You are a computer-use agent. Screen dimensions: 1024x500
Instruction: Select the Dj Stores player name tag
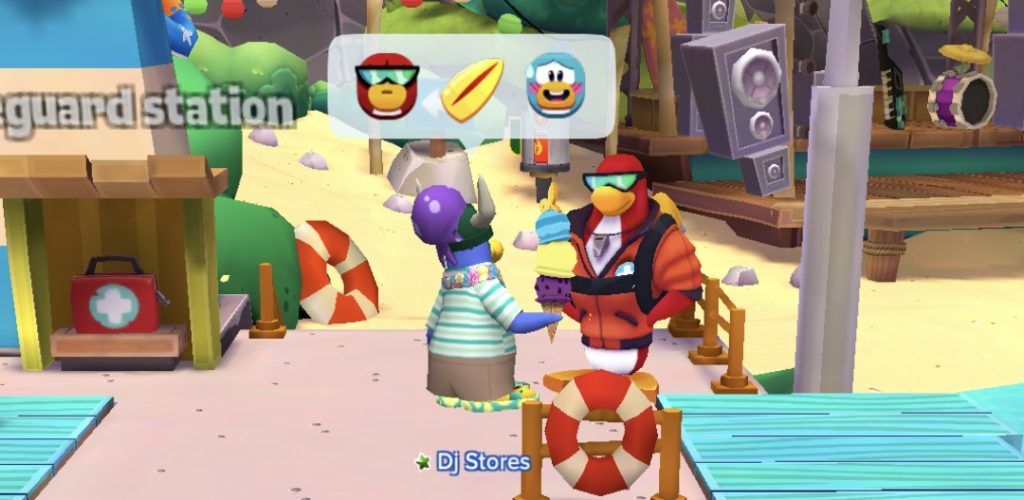point(474,462)
